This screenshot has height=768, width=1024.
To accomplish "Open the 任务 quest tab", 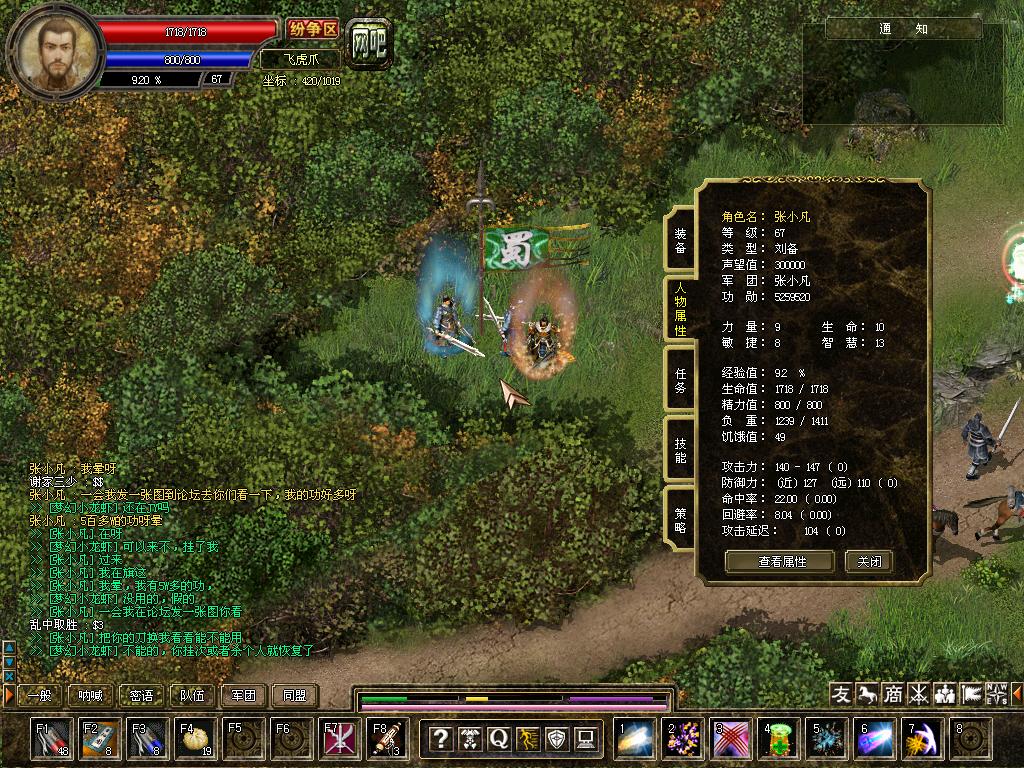I will click(x=680, y=380).
